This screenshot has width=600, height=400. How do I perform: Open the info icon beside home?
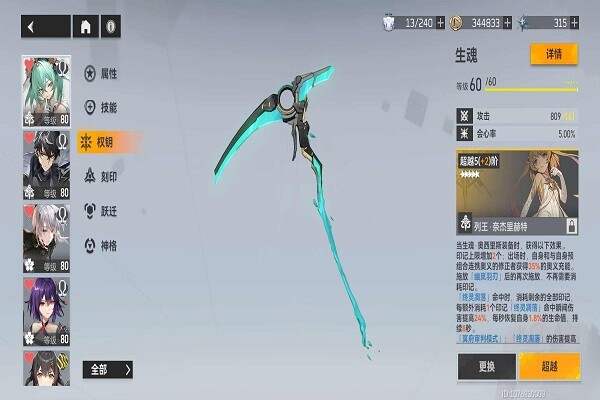click(111, 27)
